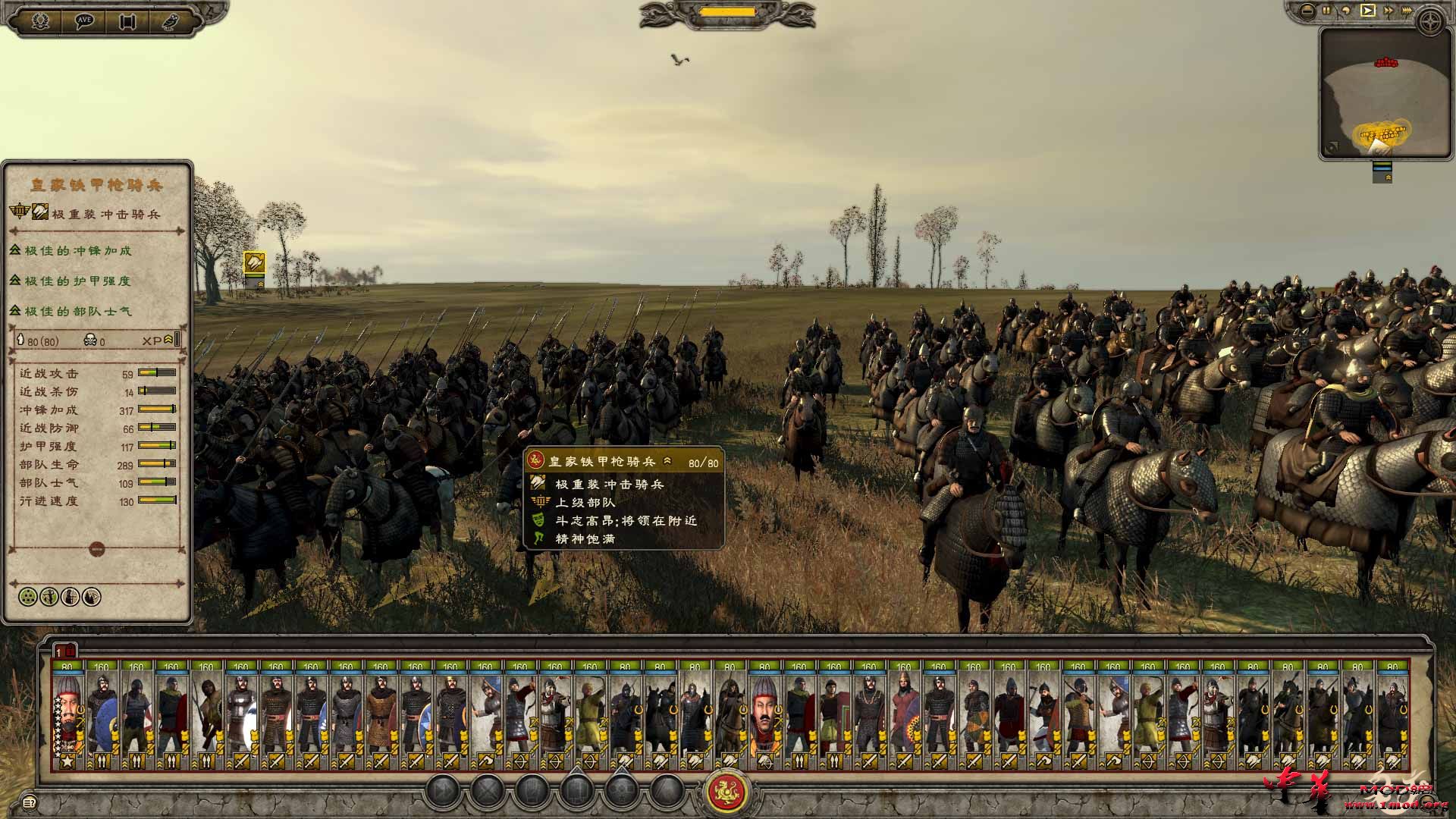Click the laurel wreath icon in top-left bar
Screen dimensions: 1456x819
pyautogui.click(x=39, y=20)
